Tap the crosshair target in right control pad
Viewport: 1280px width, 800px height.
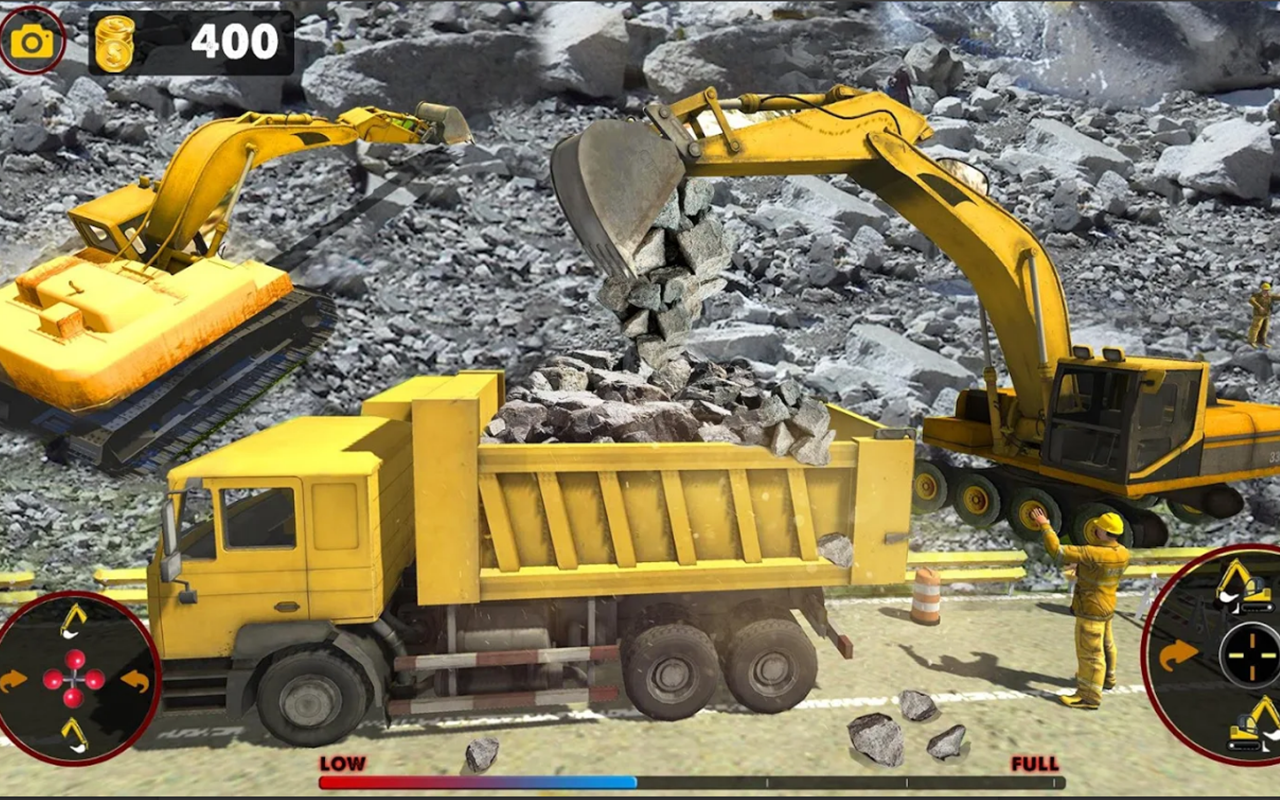(1251, 653)
